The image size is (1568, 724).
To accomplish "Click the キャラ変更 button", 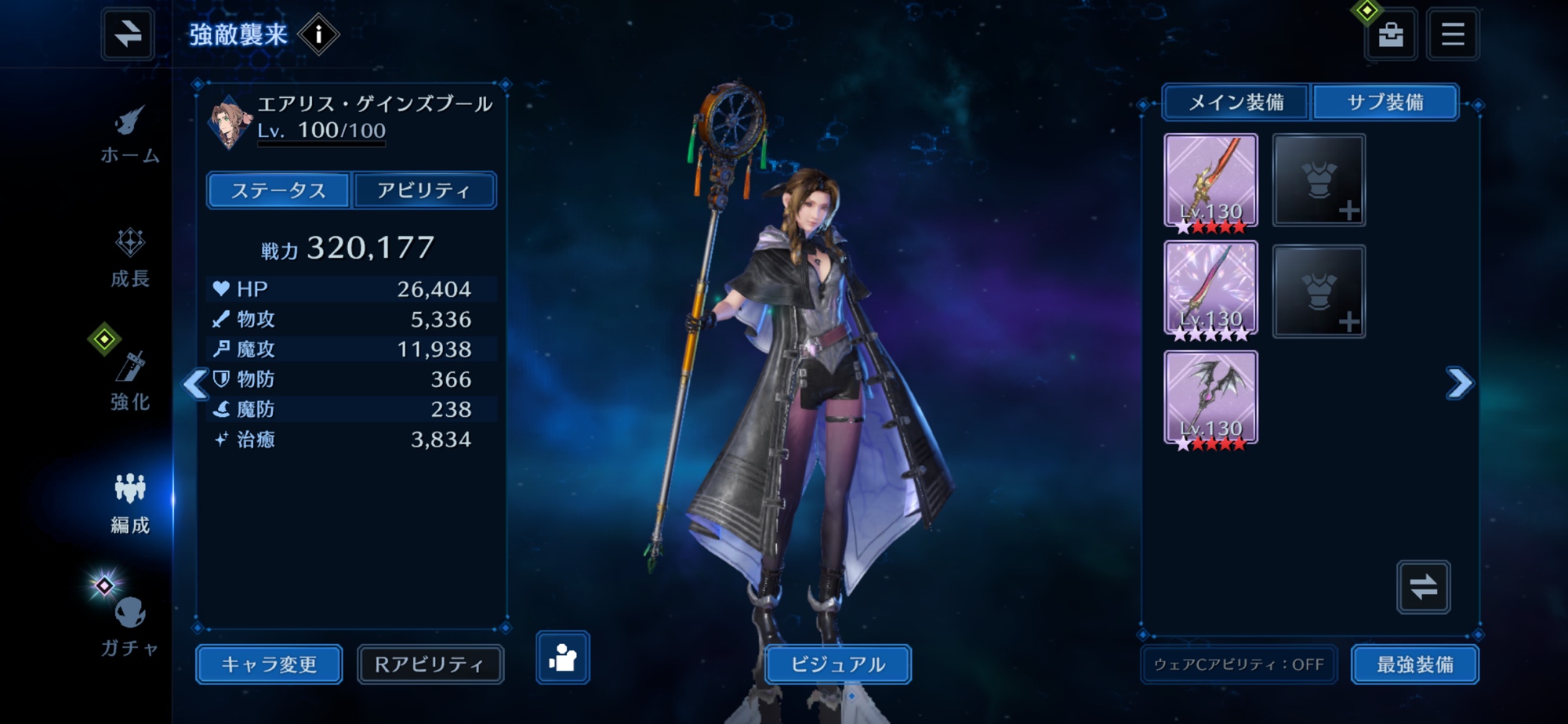I will (269, 664).
